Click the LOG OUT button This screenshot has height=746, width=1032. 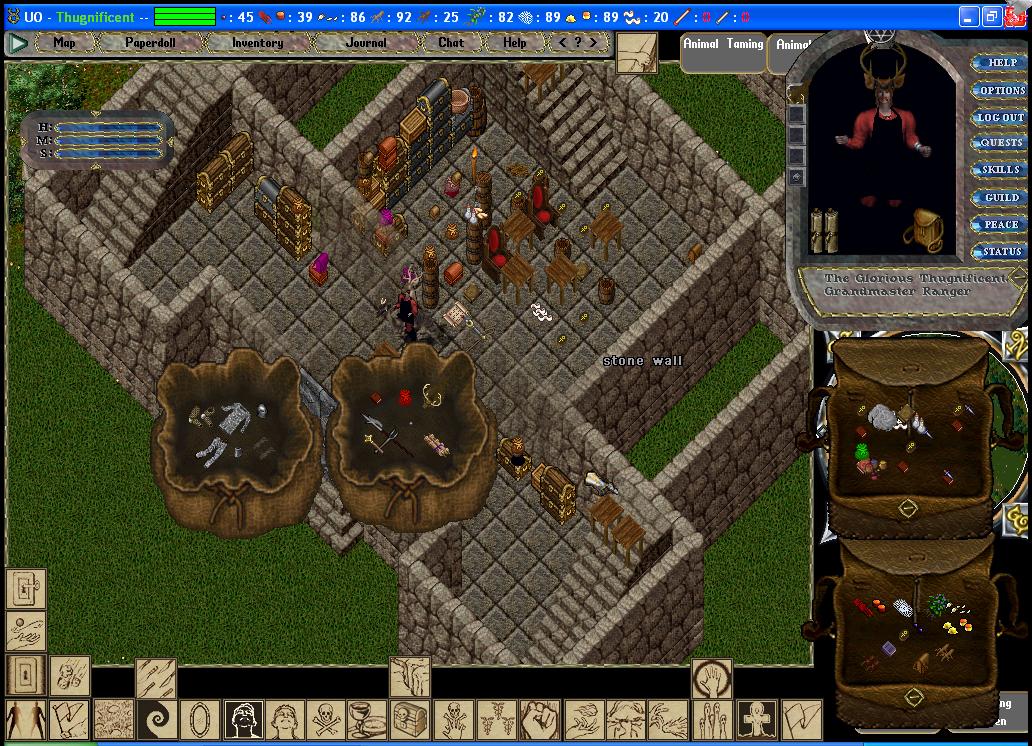coord(1000,117)
